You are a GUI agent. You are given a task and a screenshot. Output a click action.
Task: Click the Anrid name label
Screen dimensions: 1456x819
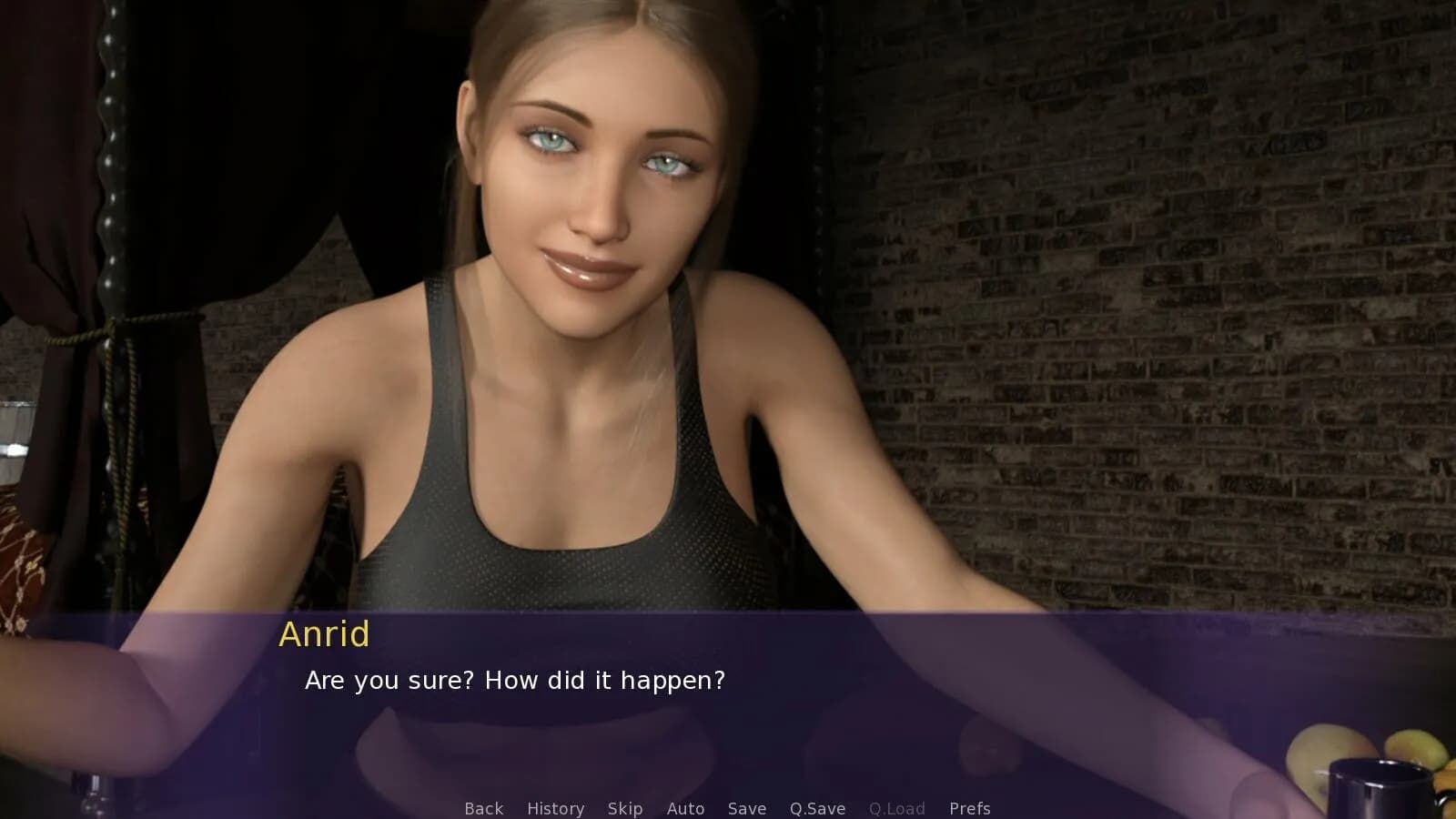pos(324,634)
